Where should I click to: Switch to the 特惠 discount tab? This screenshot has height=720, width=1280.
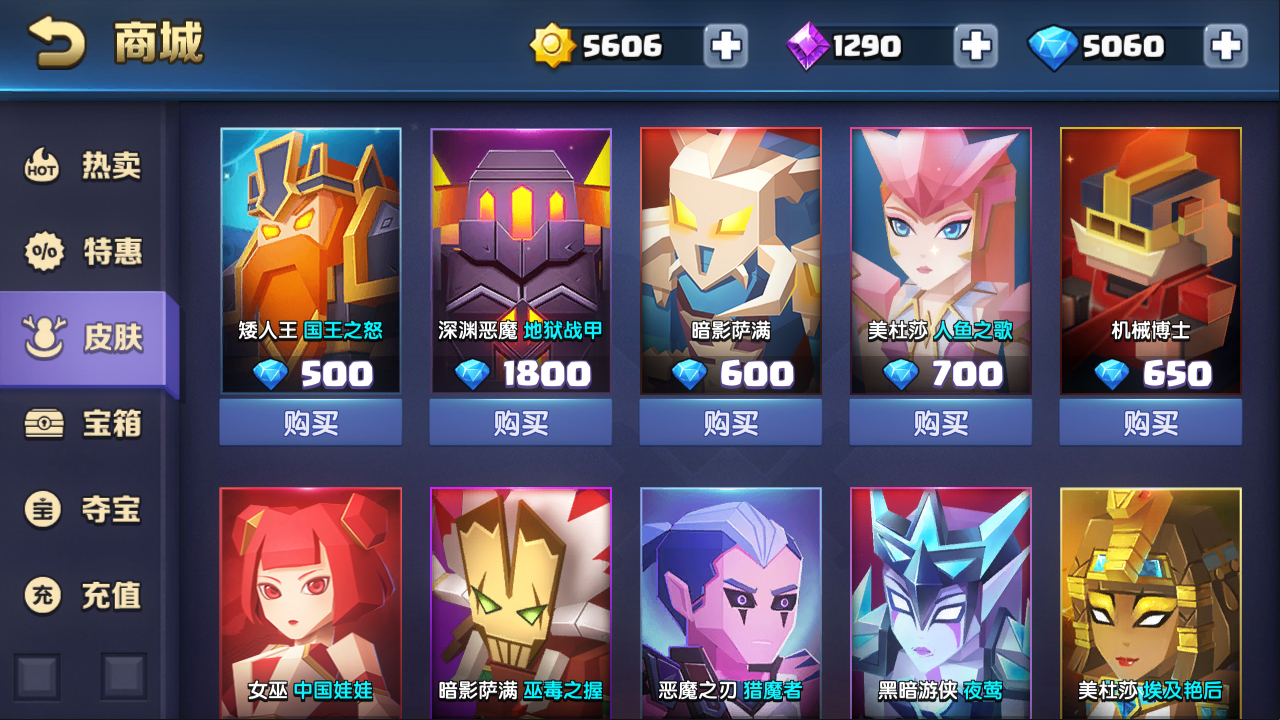[x=84, y=252]
